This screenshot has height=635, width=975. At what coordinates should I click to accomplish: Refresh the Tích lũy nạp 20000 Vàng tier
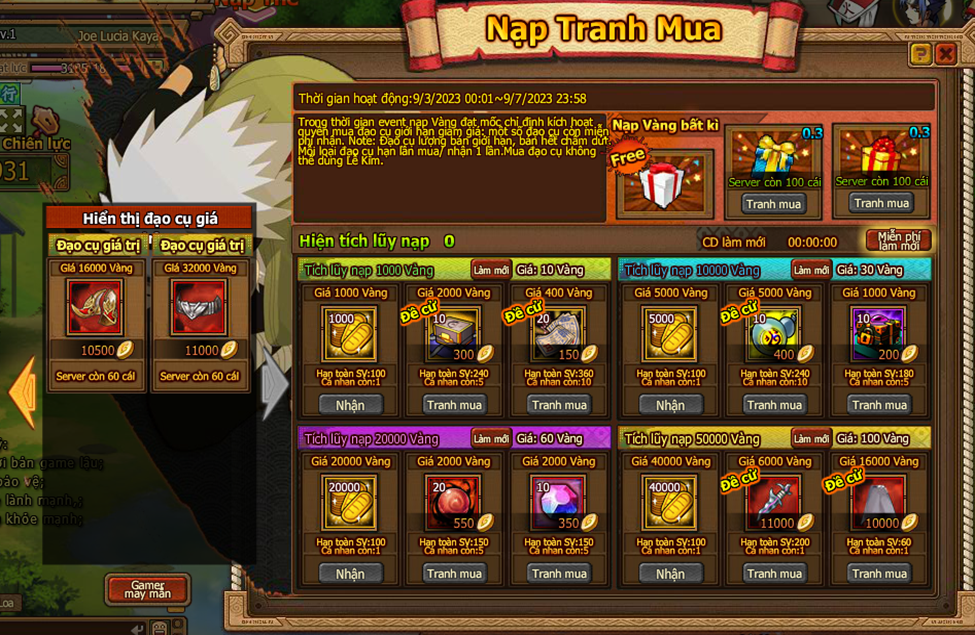pos(491,439)
